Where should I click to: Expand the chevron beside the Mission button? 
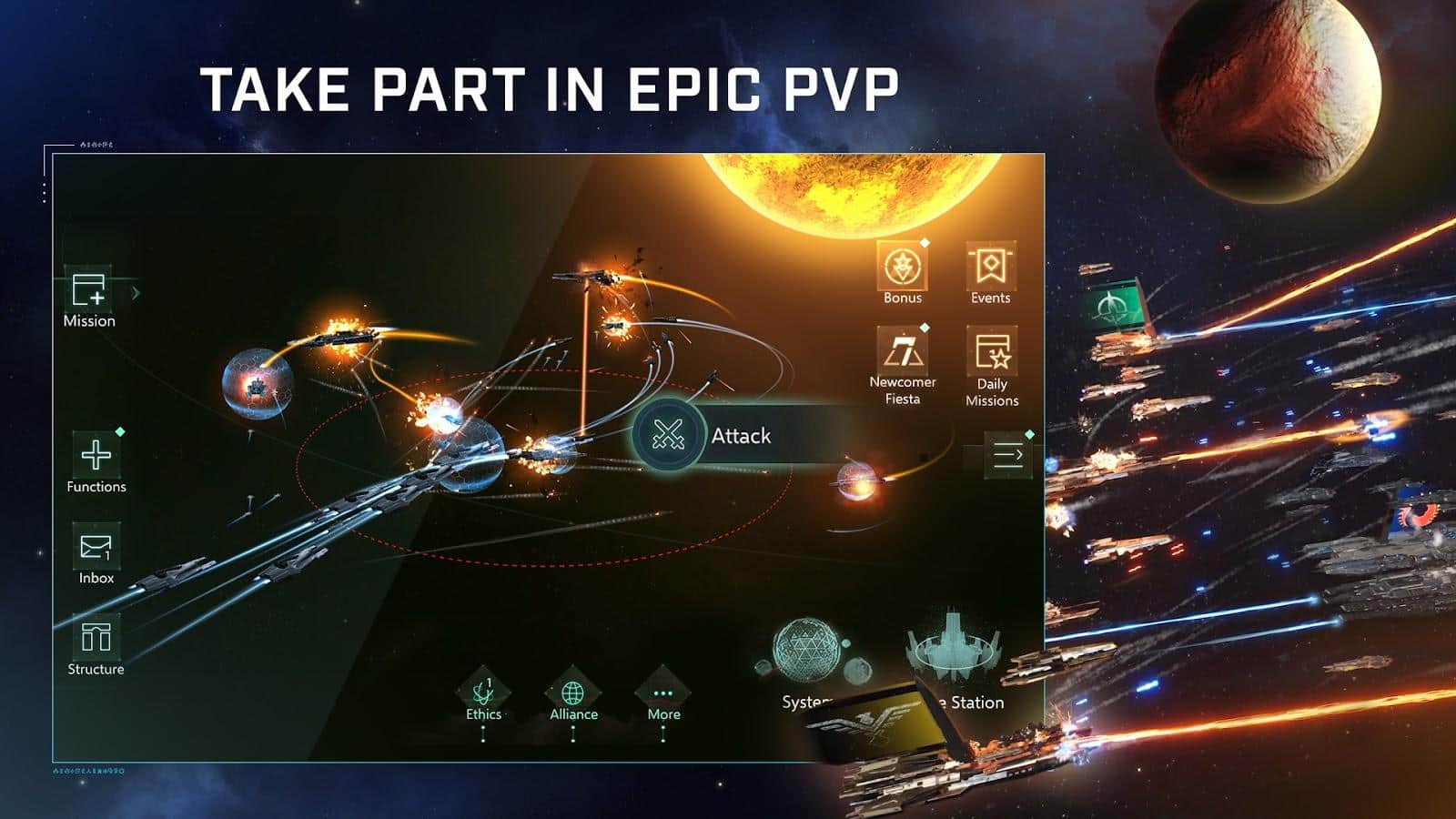[135, 291]
